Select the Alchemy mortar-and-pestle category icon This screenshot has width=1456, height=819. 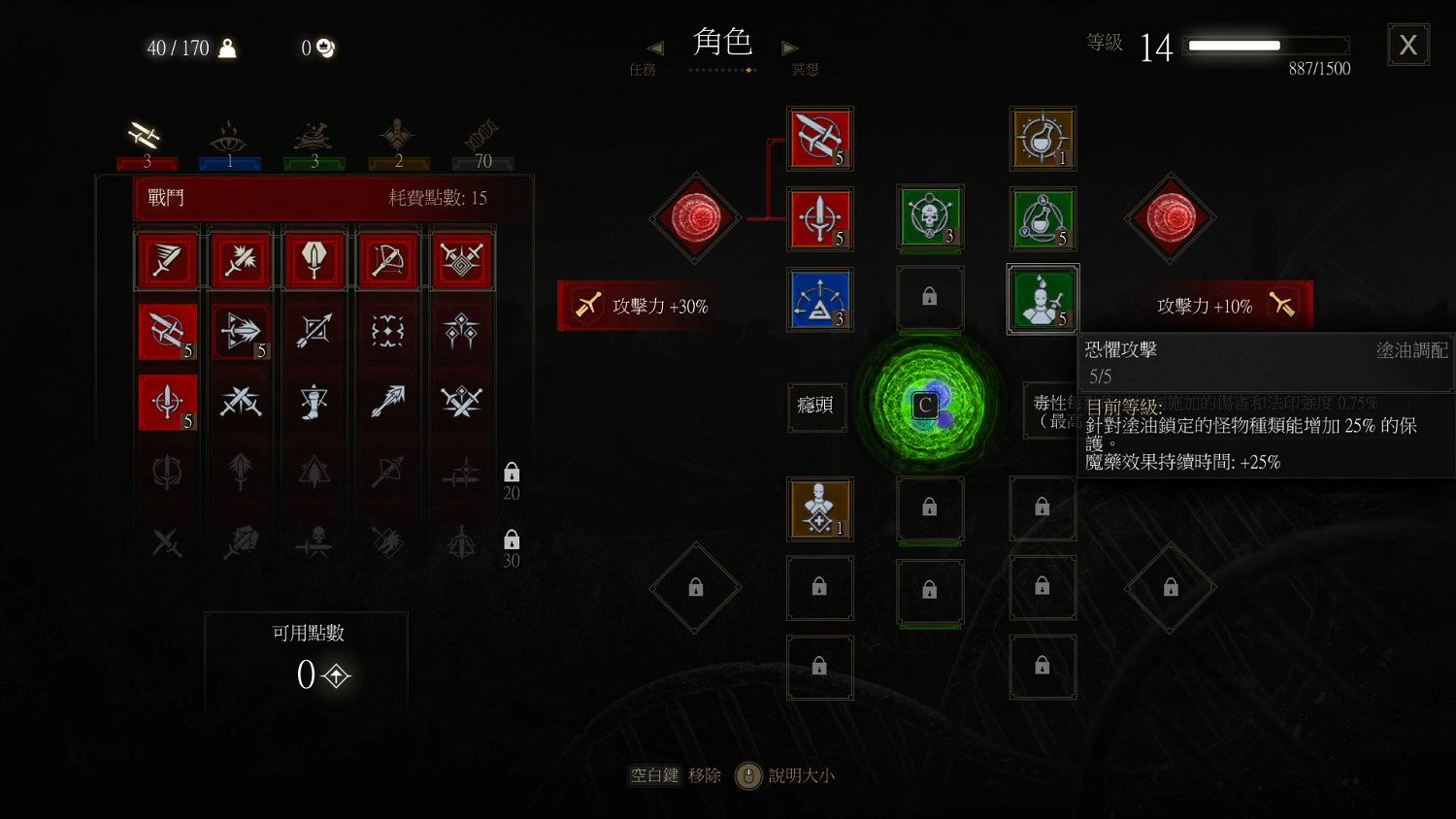coord(313,136)
